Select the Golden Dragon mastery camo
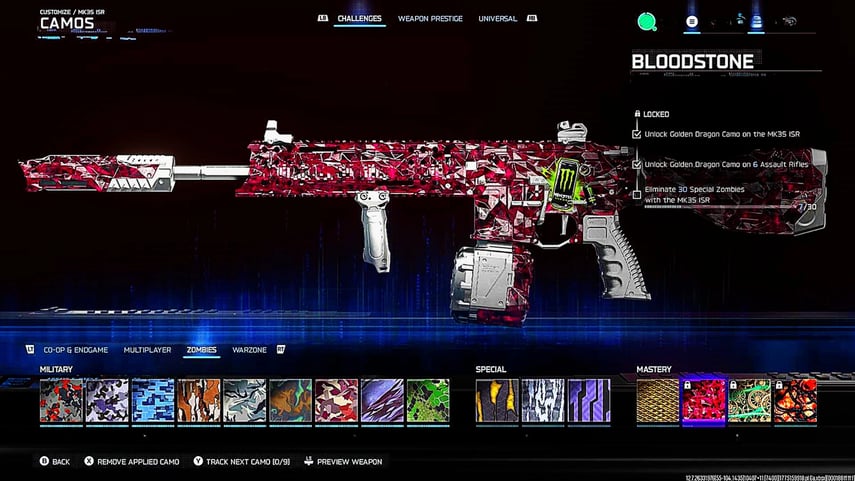This screenshot has height=481, width=855. [658, 400]
